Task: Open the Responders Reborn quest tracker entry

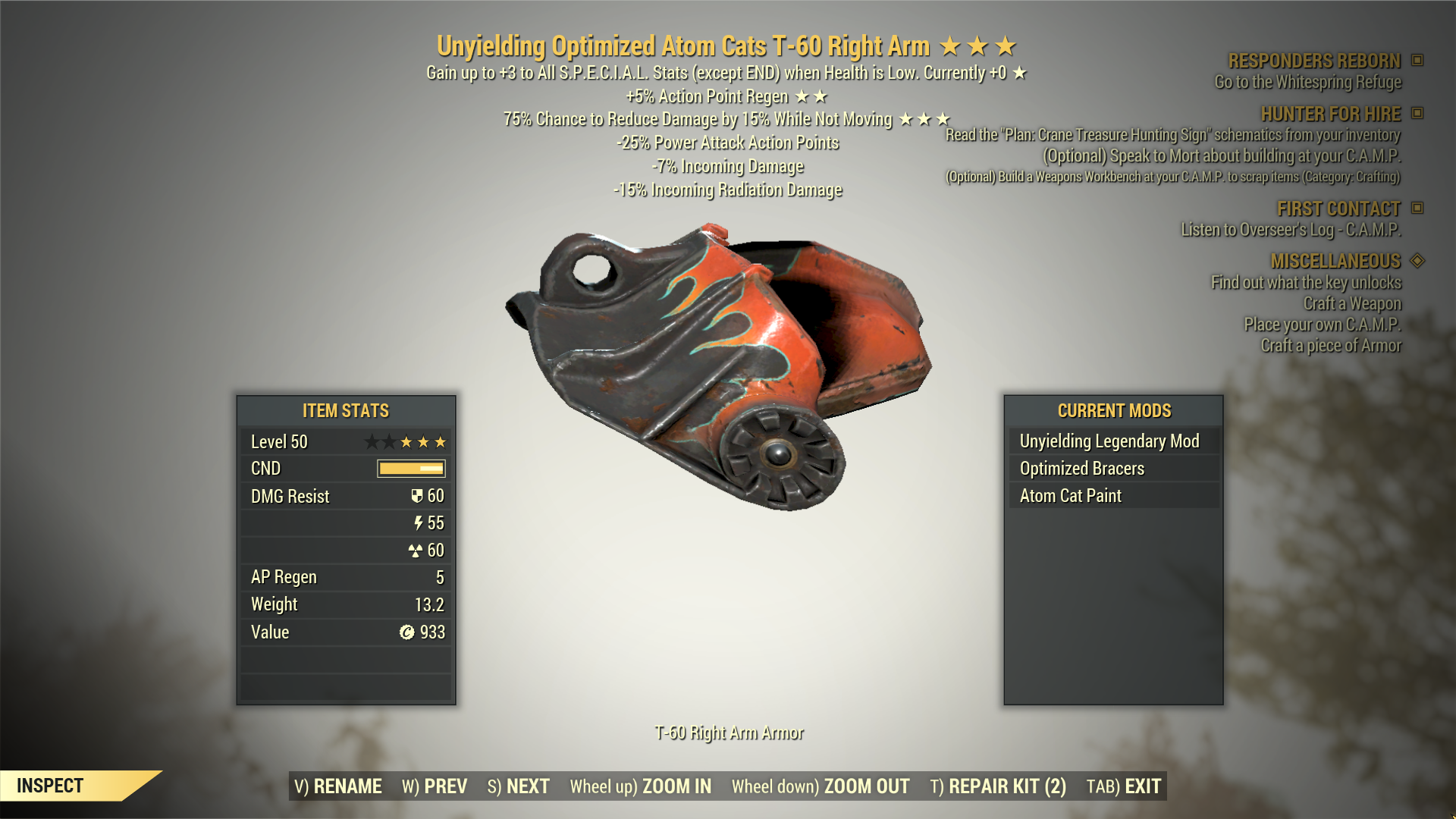Action: [x=1314, y=61]
